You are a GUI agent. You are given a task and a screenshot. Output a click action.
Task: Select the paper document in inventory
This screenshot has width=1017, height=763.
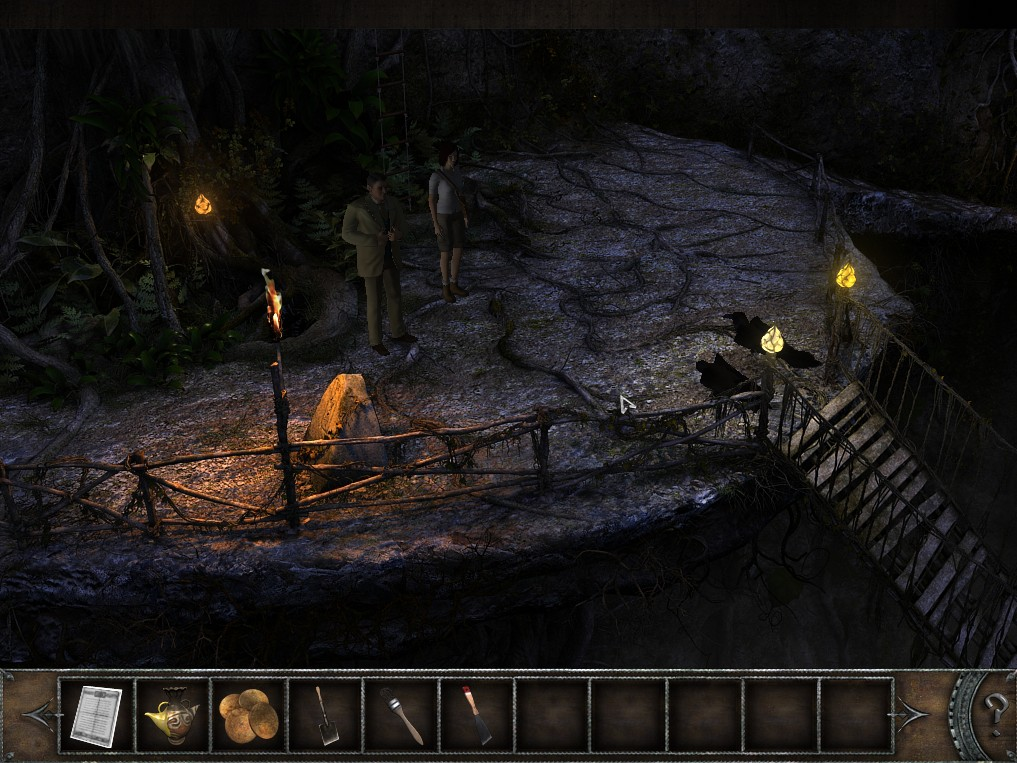tap(96, 715)
